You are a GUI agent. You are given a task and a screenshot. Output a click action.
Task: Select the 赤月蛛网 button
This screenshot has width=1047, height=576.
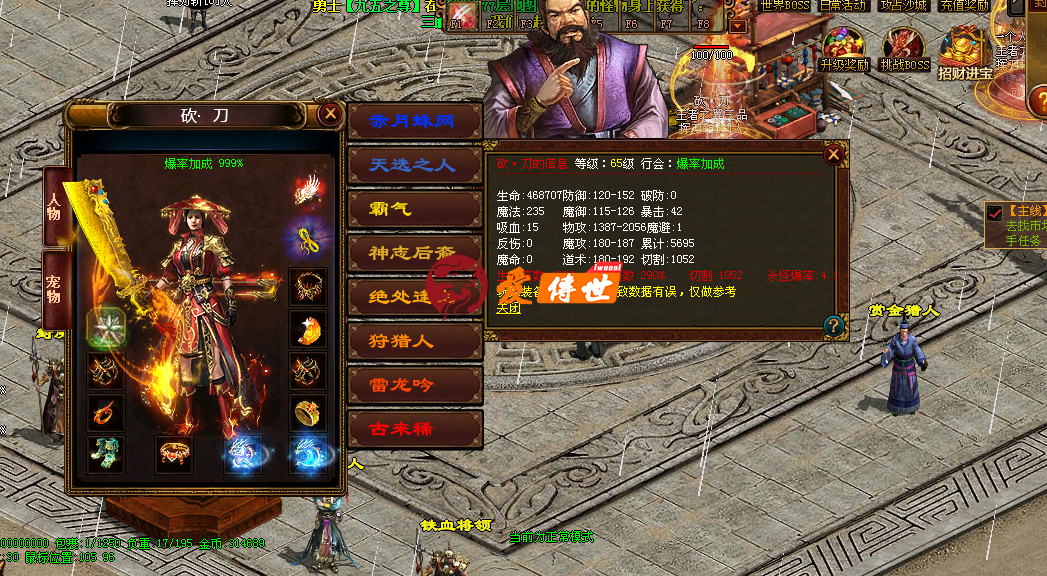(414, 121)
